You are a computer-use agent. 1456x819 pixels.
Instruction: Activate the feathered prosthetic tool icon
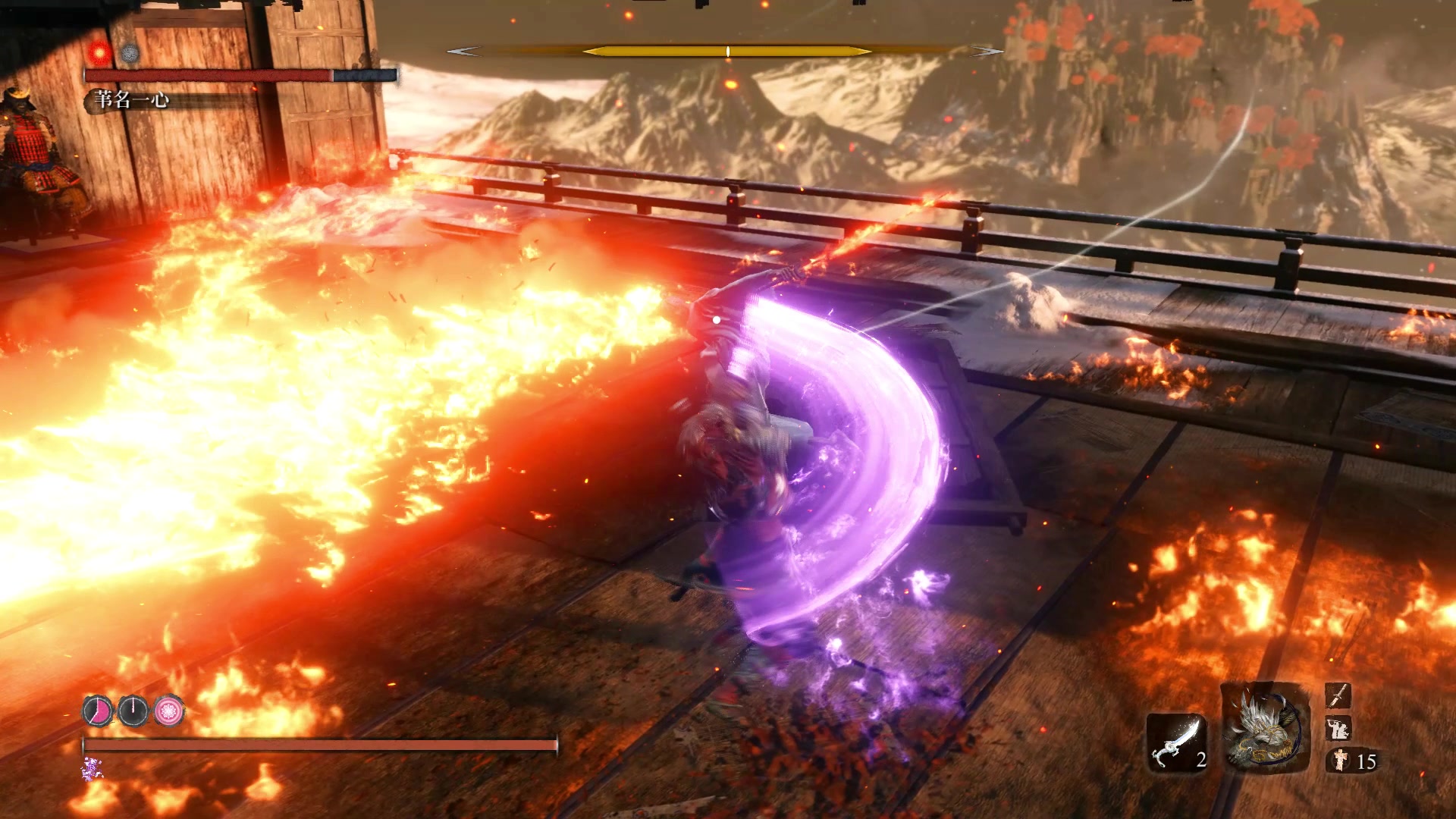(x=1265, y=728)
